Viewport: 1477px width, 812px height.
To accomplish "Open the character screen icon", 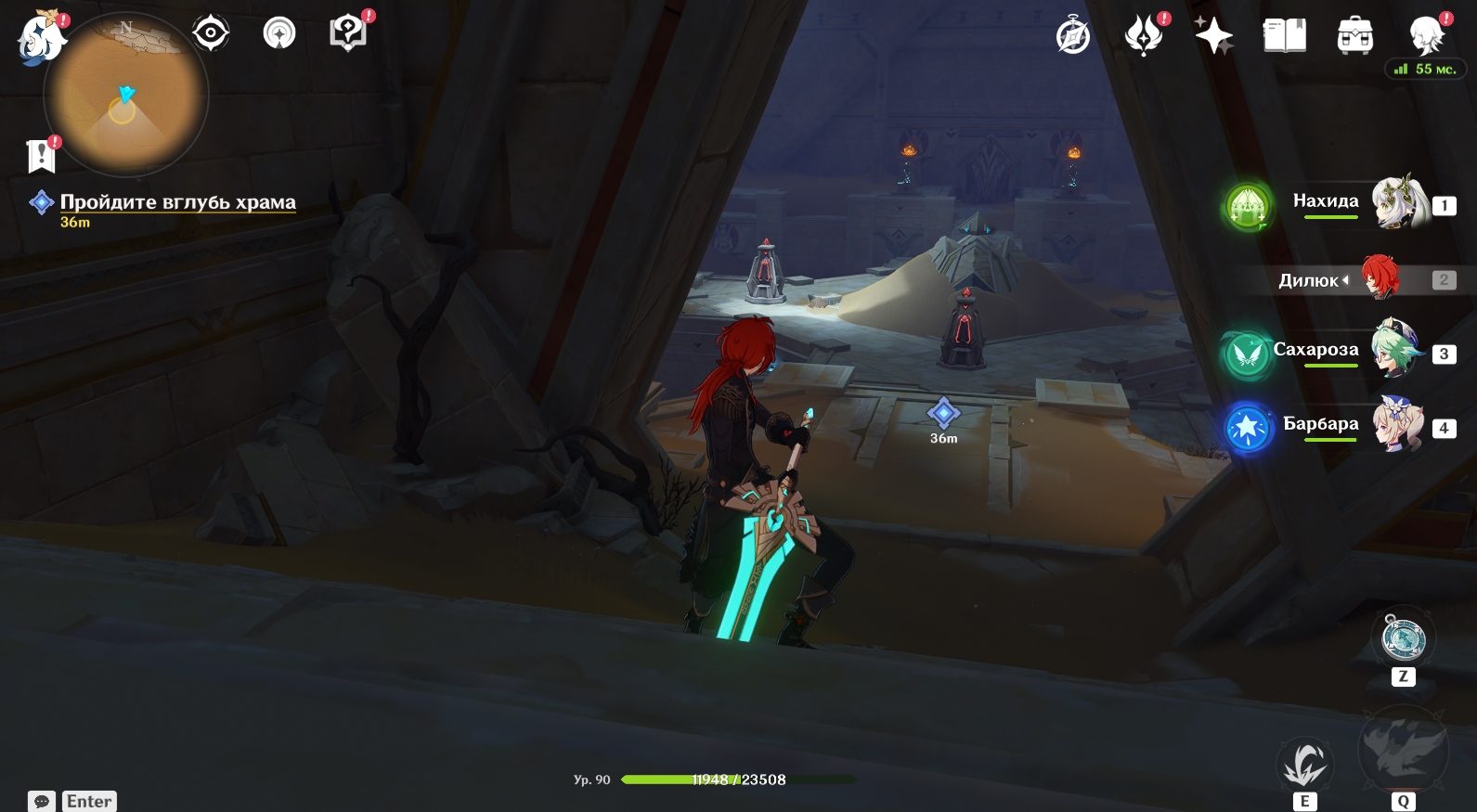I will 1426,36.
